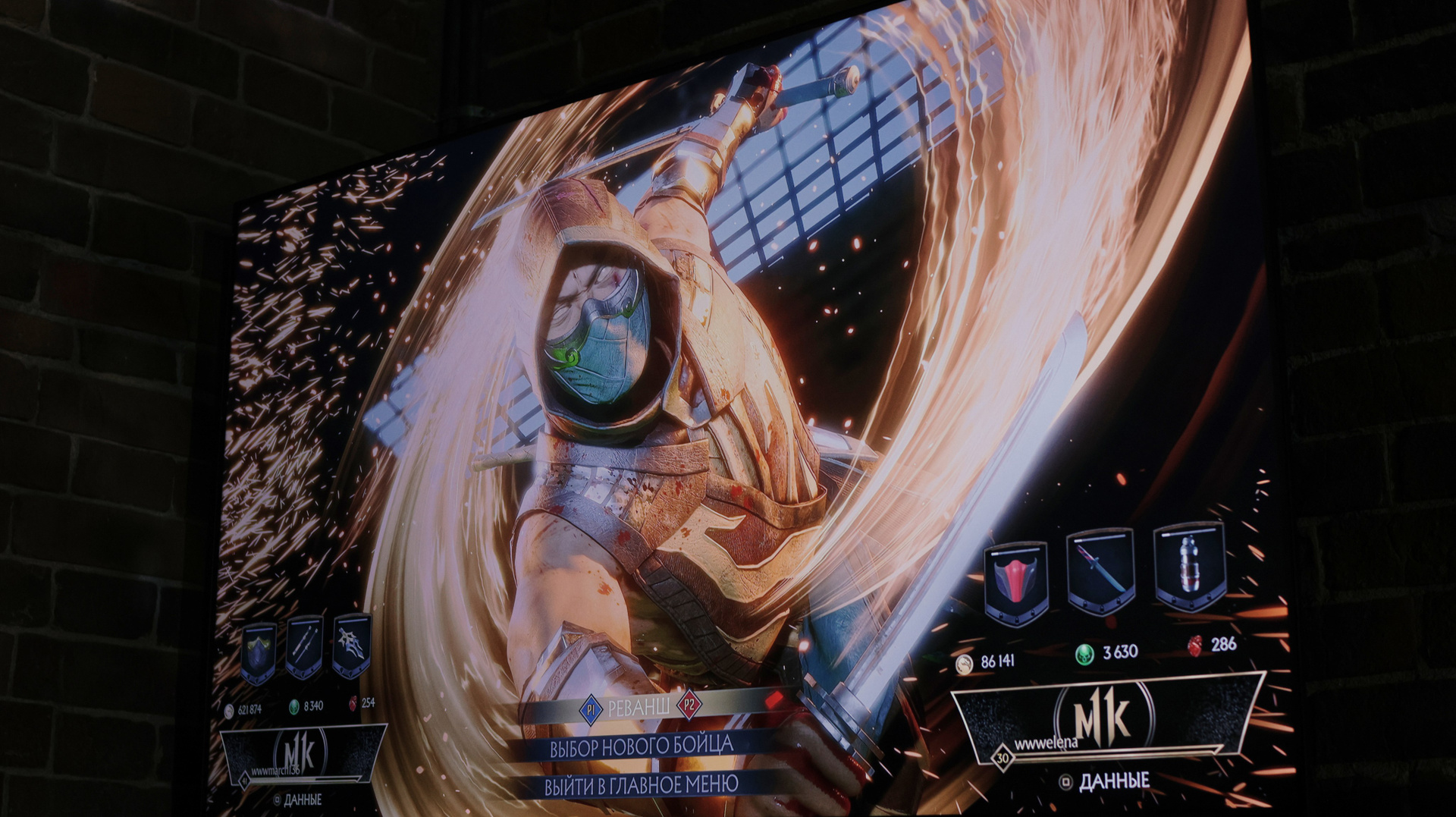Screen dimensions: 1456x817
Task: Open wwwmarch136's player card
Action: [303, 753]
